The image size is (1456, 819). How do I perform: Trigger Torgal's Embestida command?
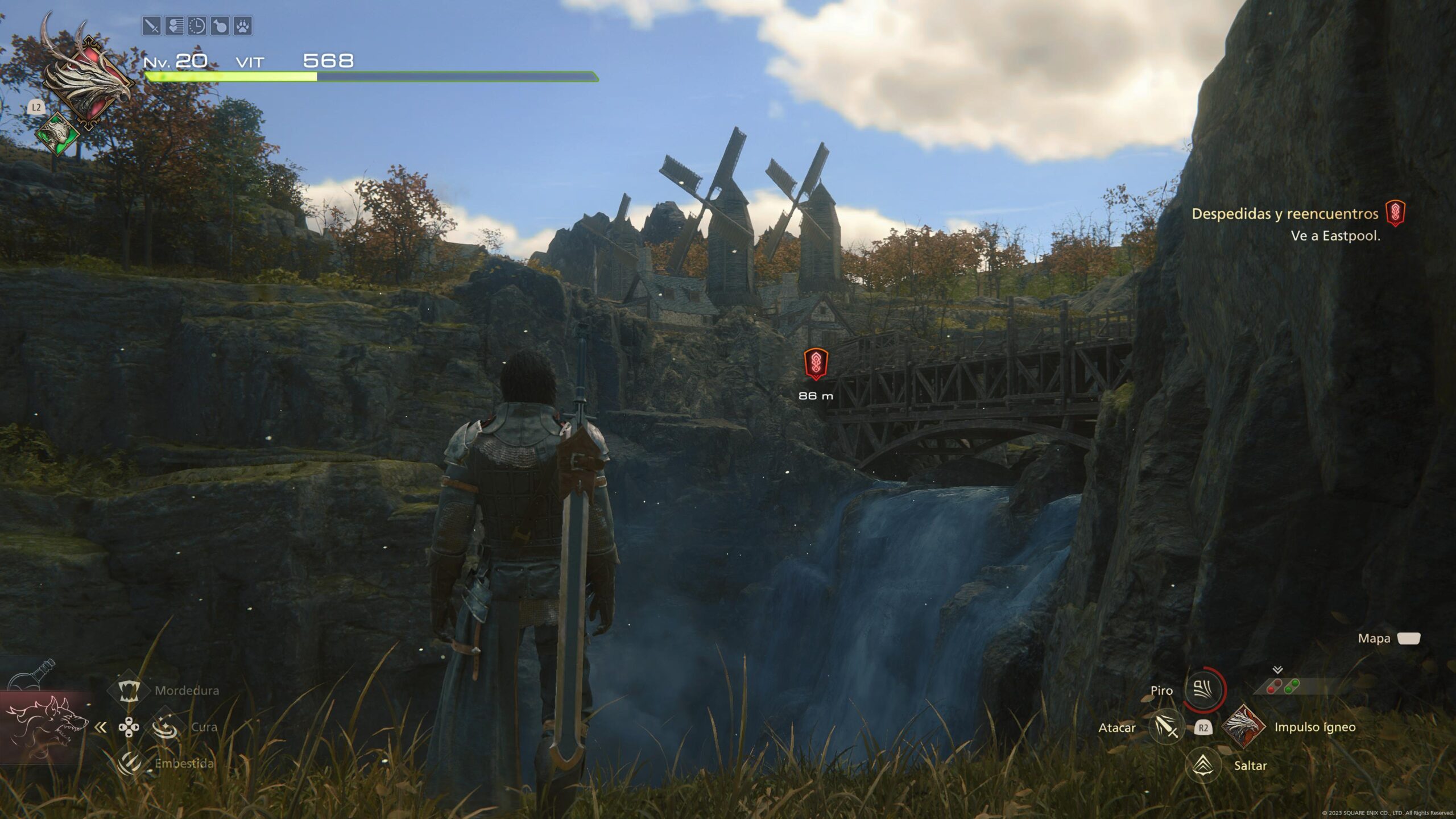click(x=129, y=763)
